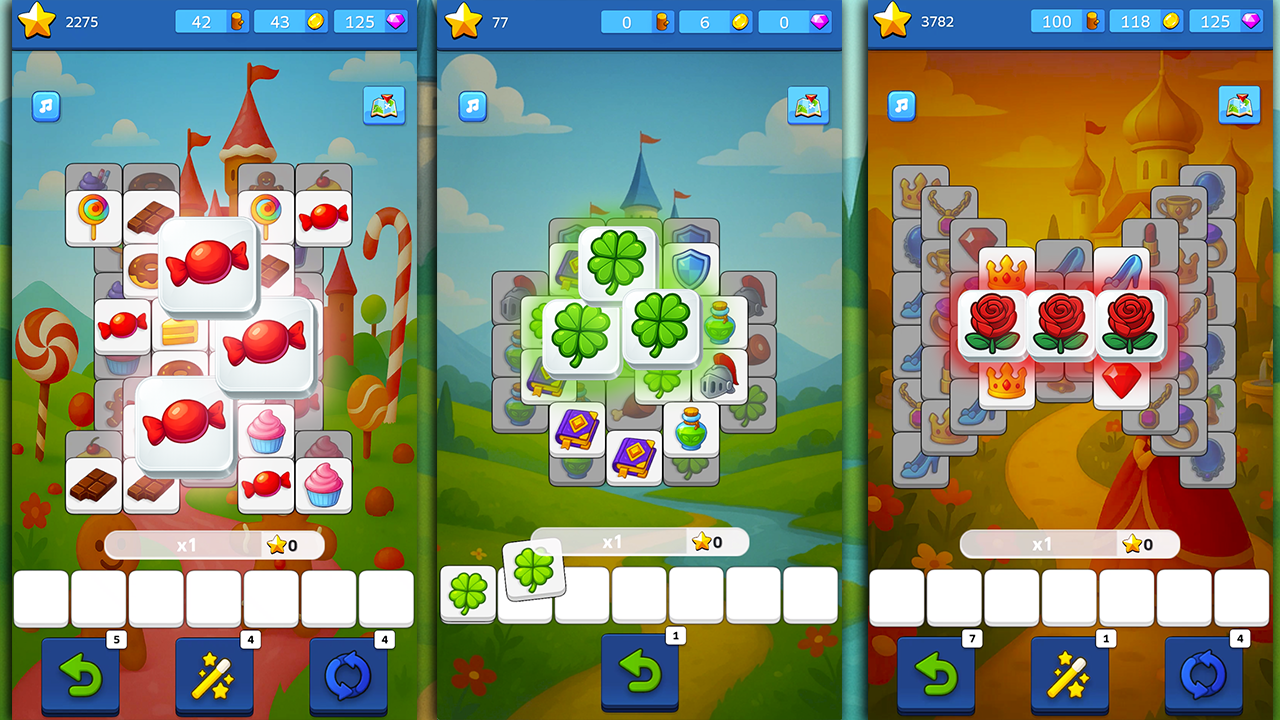Toggle the music note in the clover level
The image size is (1280, 720).
pyautogui.click(x=471, y=104)
